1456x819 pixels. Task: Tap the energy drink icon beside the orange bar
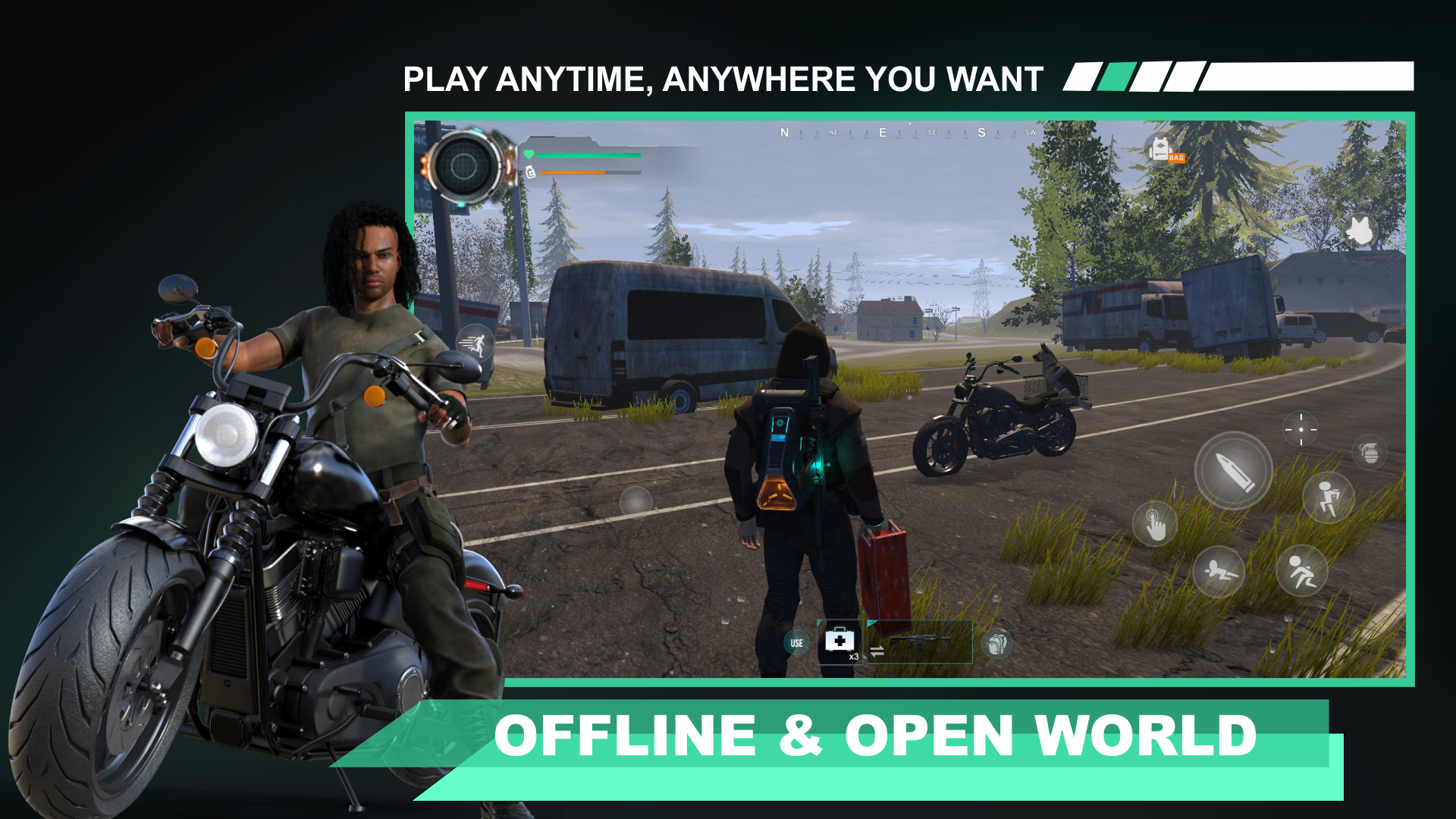pos(530,172)
